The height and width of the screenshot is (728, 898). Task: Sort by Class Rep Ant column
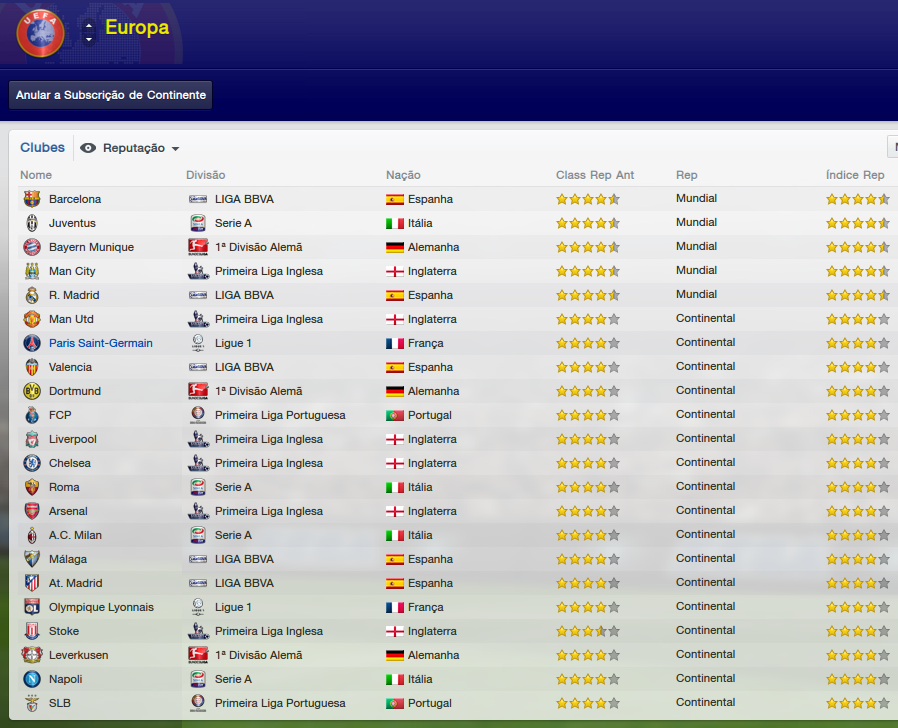click(x=595, y=175)
